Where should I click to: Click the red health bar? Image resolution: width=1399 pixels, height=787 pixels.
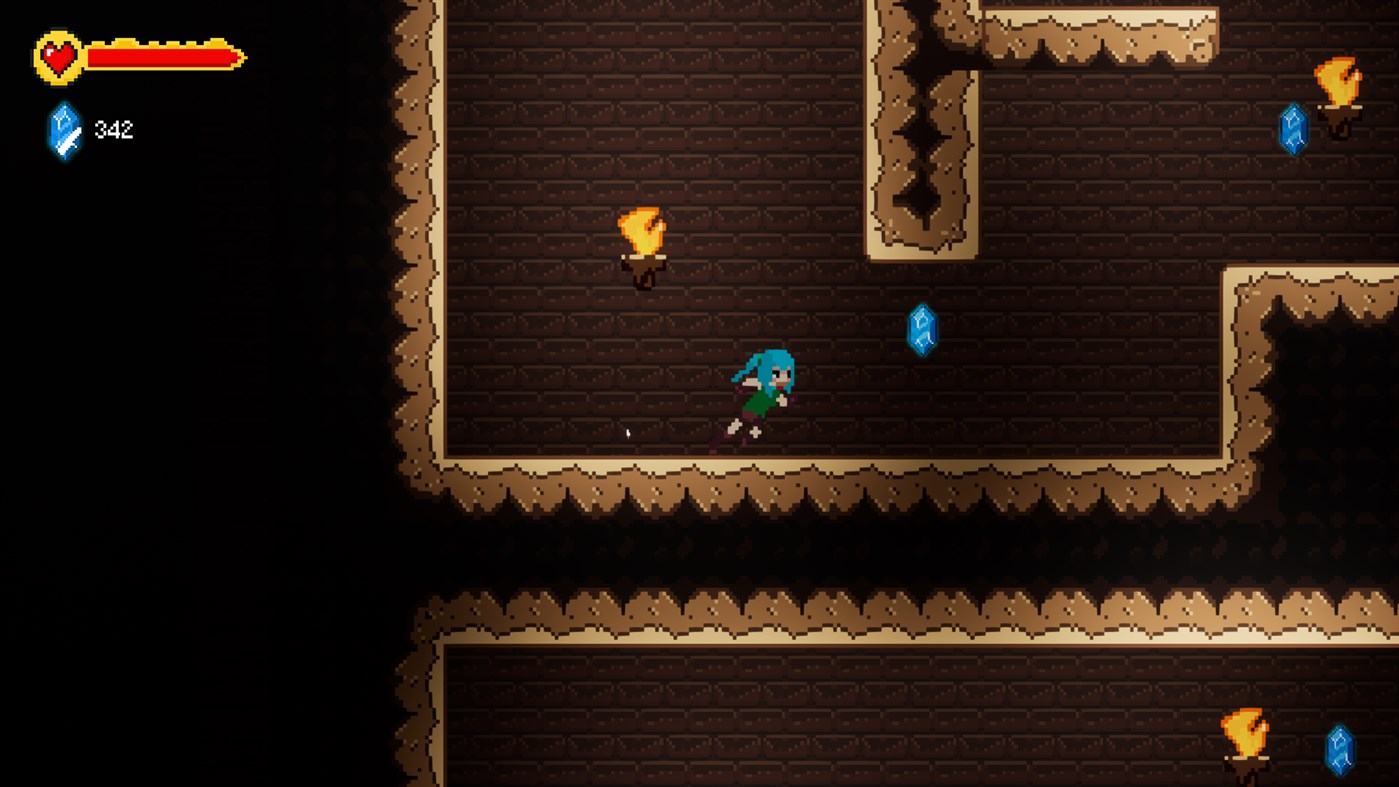[x=155, y=57]
